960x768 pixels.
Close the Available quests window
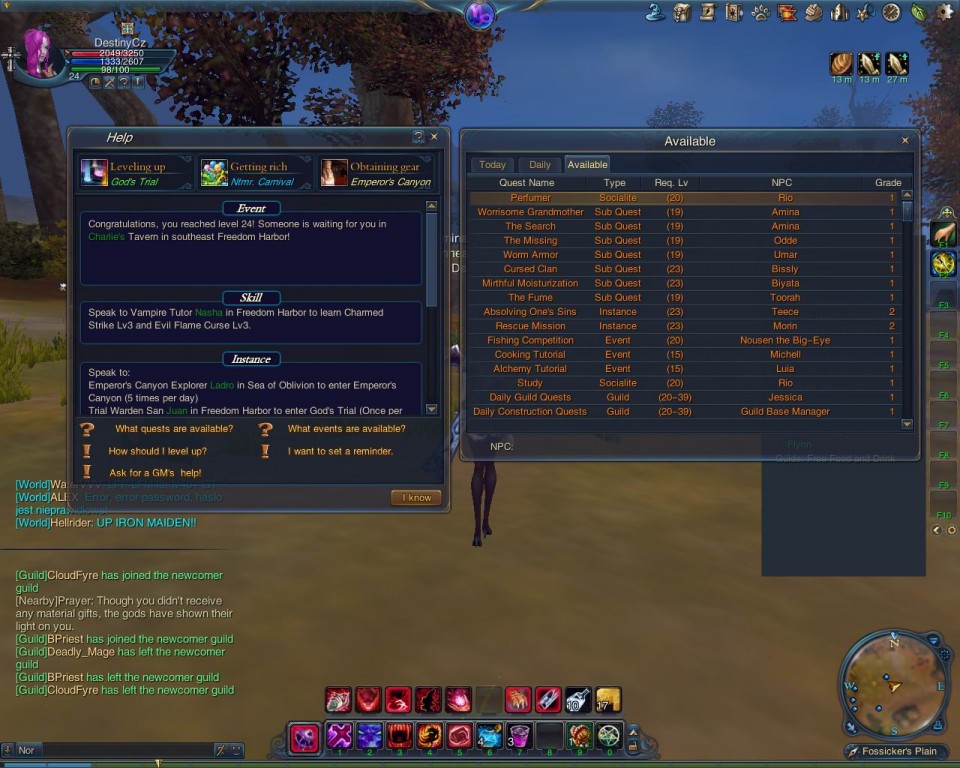tap(905, 141)
